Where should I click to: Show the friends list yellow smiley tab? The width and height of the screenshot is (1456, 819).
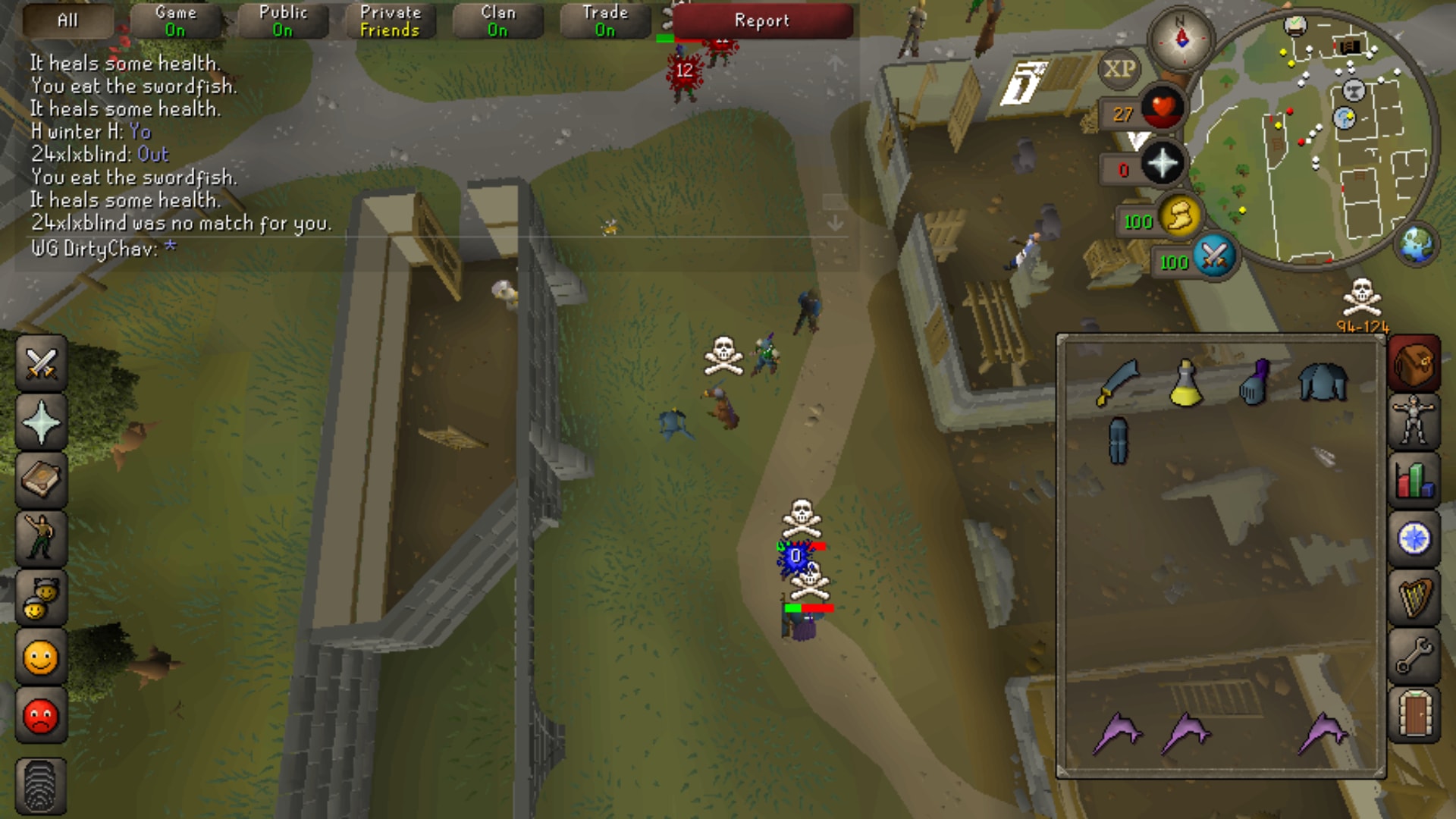(x=41, y=657)
